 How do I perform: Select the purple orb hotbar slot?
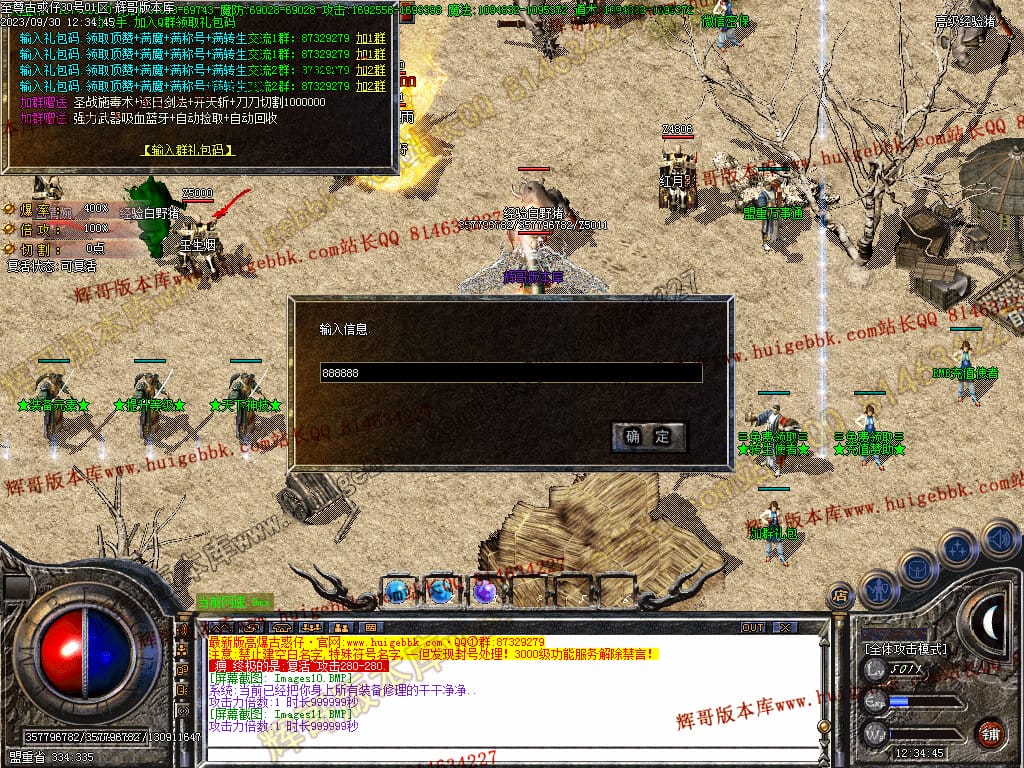(x=485, y=591)
